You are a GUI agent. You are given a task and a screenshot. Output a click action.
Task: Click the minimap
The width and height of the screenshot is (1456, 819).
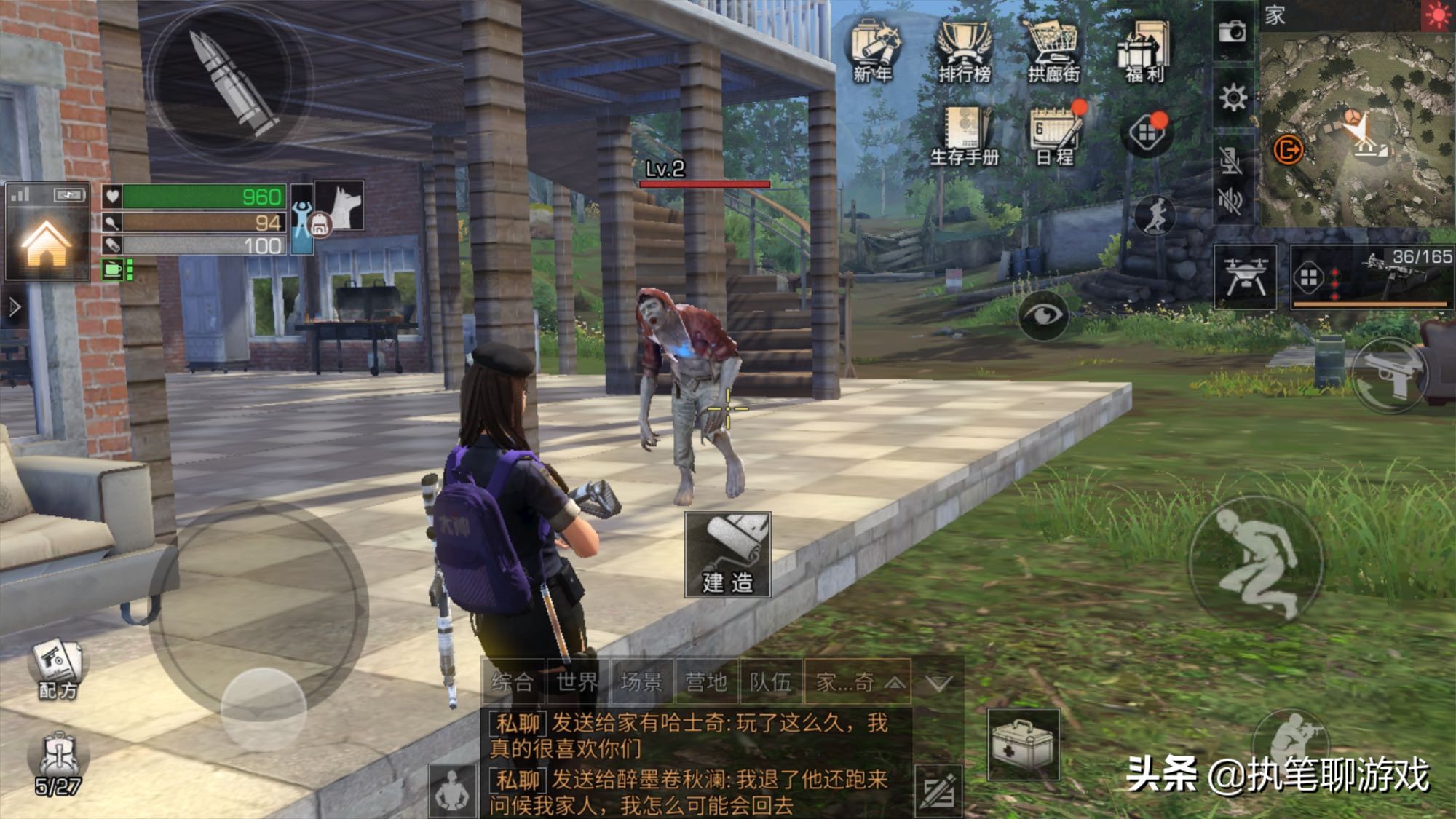pyautogui.click(x=1357, y=127)
